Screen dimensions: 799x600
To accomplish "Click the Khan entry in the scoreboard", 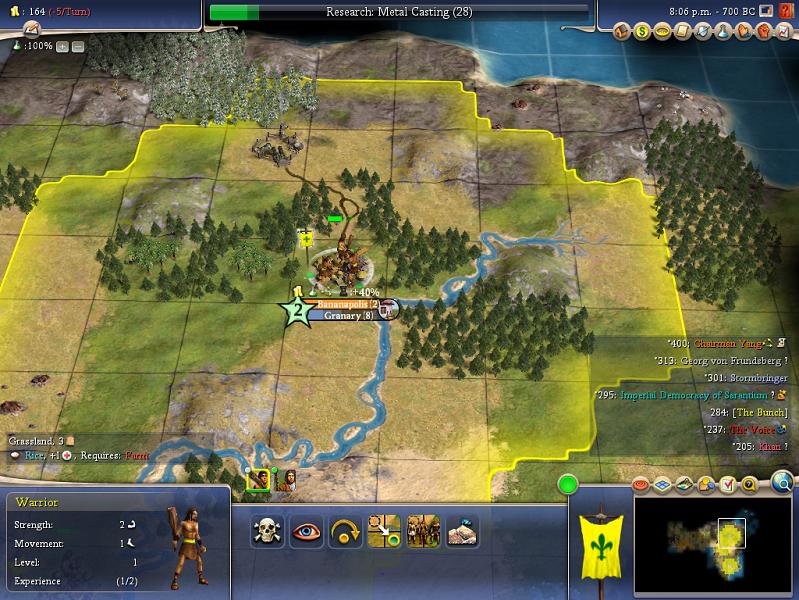I will pyautogui.click(x=769, y=446).
